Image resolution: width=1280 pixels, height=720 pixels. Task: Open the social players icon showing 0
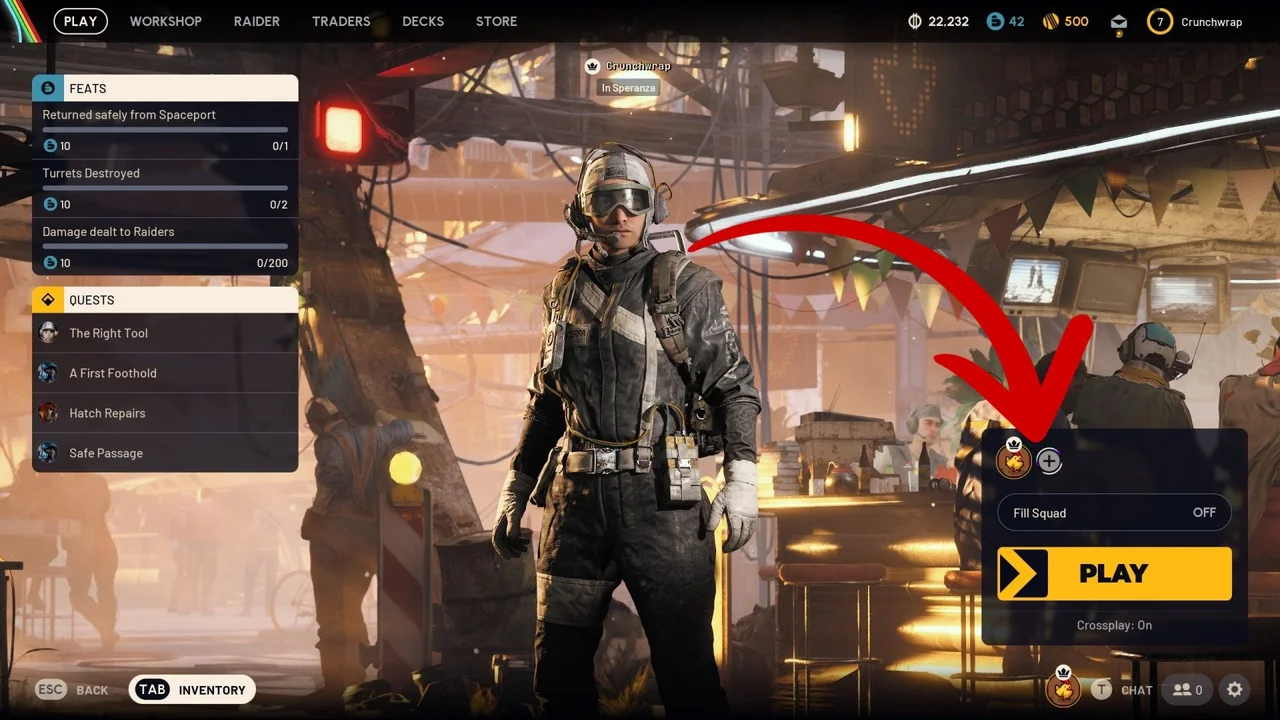(1188, 690)
